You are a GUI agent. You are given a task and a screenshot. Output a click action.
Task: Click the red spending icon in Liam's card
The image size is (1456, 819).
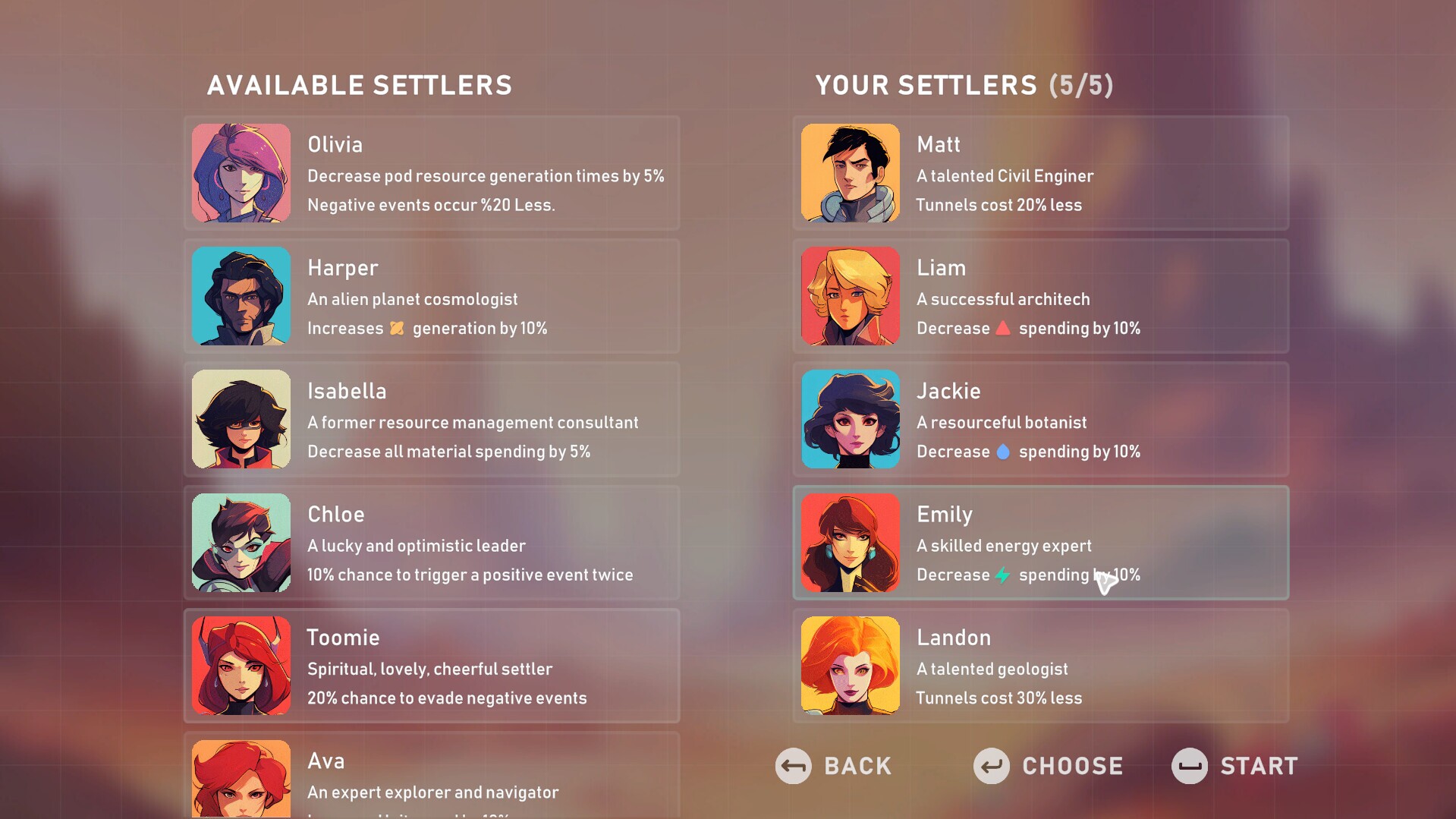click(1004, 327)
